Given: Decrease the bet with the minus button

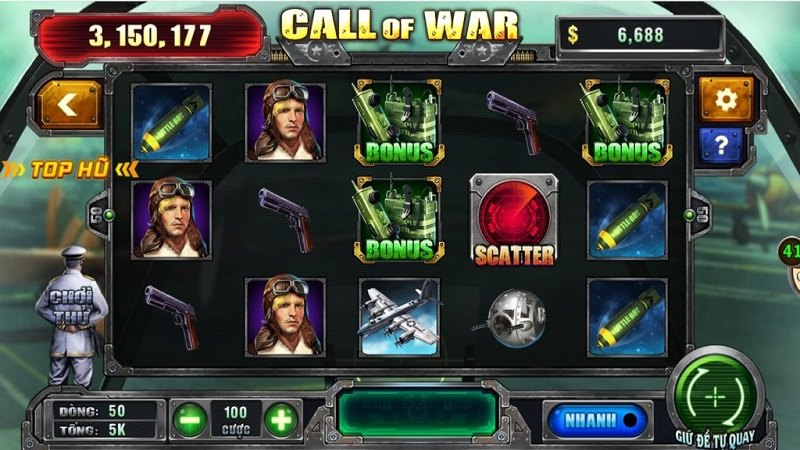Looking at the screenshot, I should (x=190, y=419).
